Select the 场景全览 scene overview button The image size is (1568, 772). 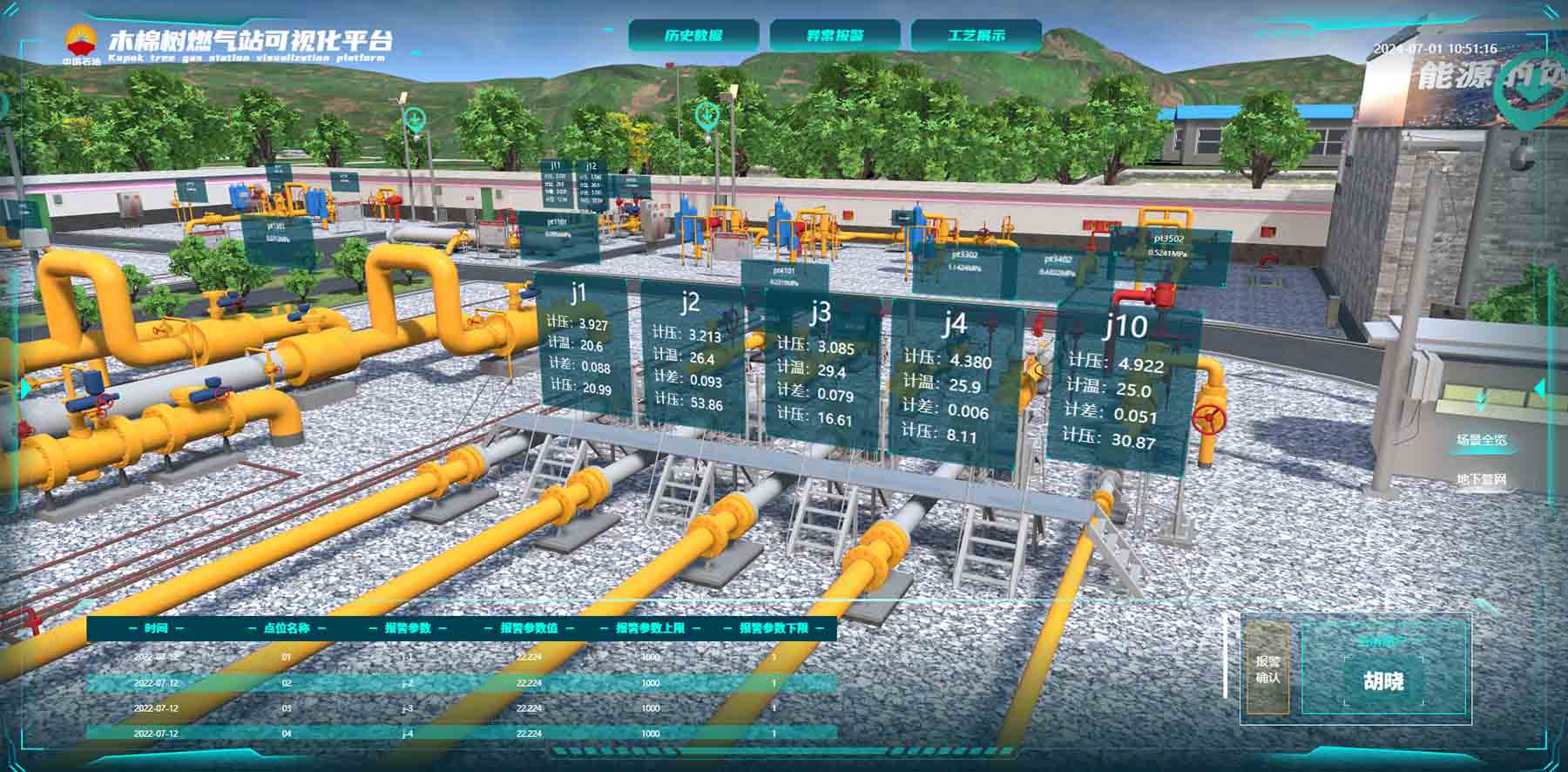pyautogui.click(x=1482, y=440)
